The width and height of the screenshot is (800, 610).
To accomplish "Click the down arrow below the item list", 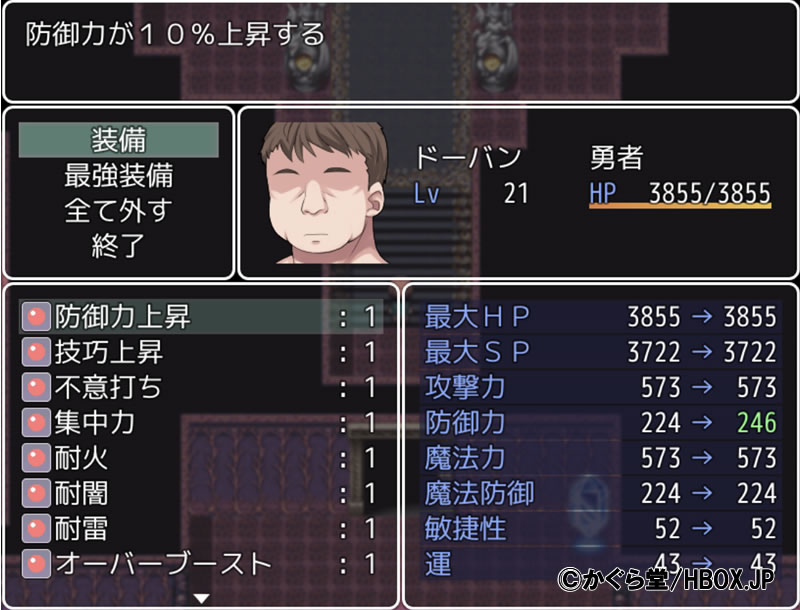I will [x=201, y=598].
